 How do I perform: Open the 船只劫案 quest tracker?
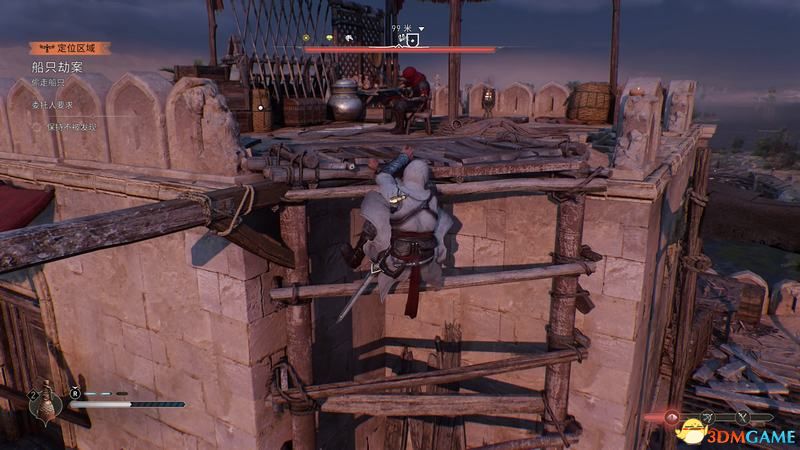pyautogui.click(x=58, y=66)
